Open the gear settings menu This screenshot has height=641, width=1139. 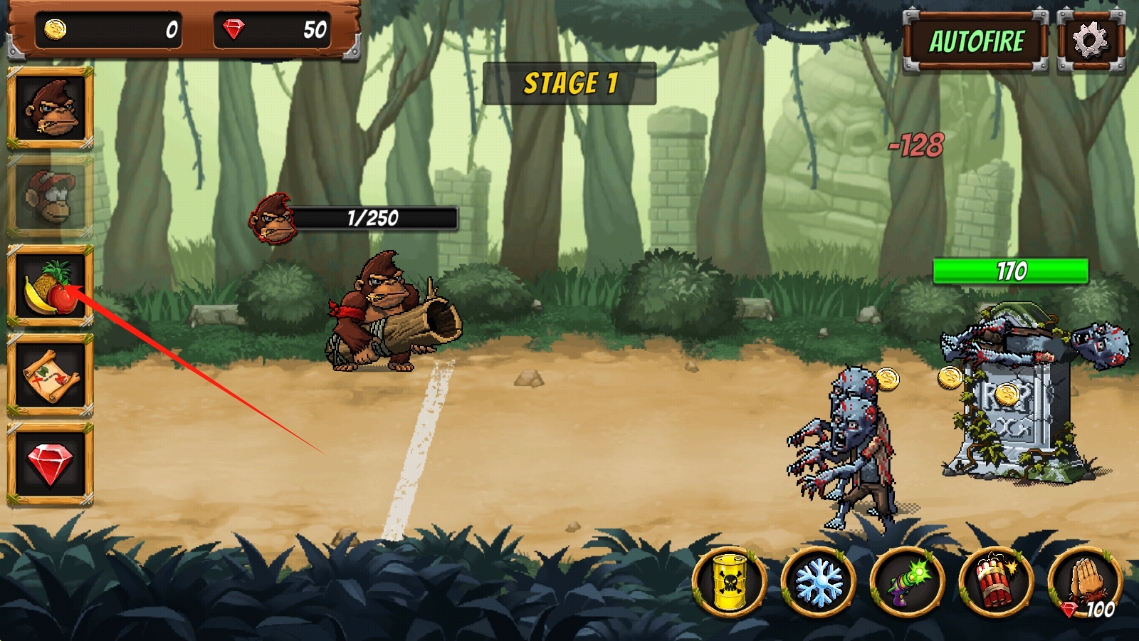pyautogui.click(x=1090, y=41)
